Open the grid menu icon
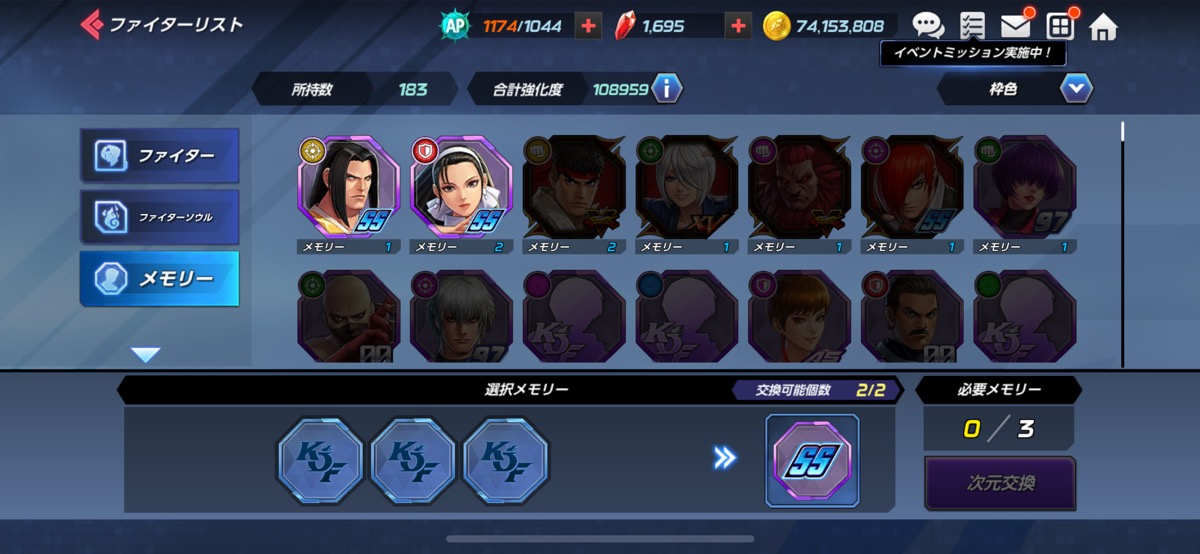Viewport: 1200px width, 554px height. point(1060,26)
